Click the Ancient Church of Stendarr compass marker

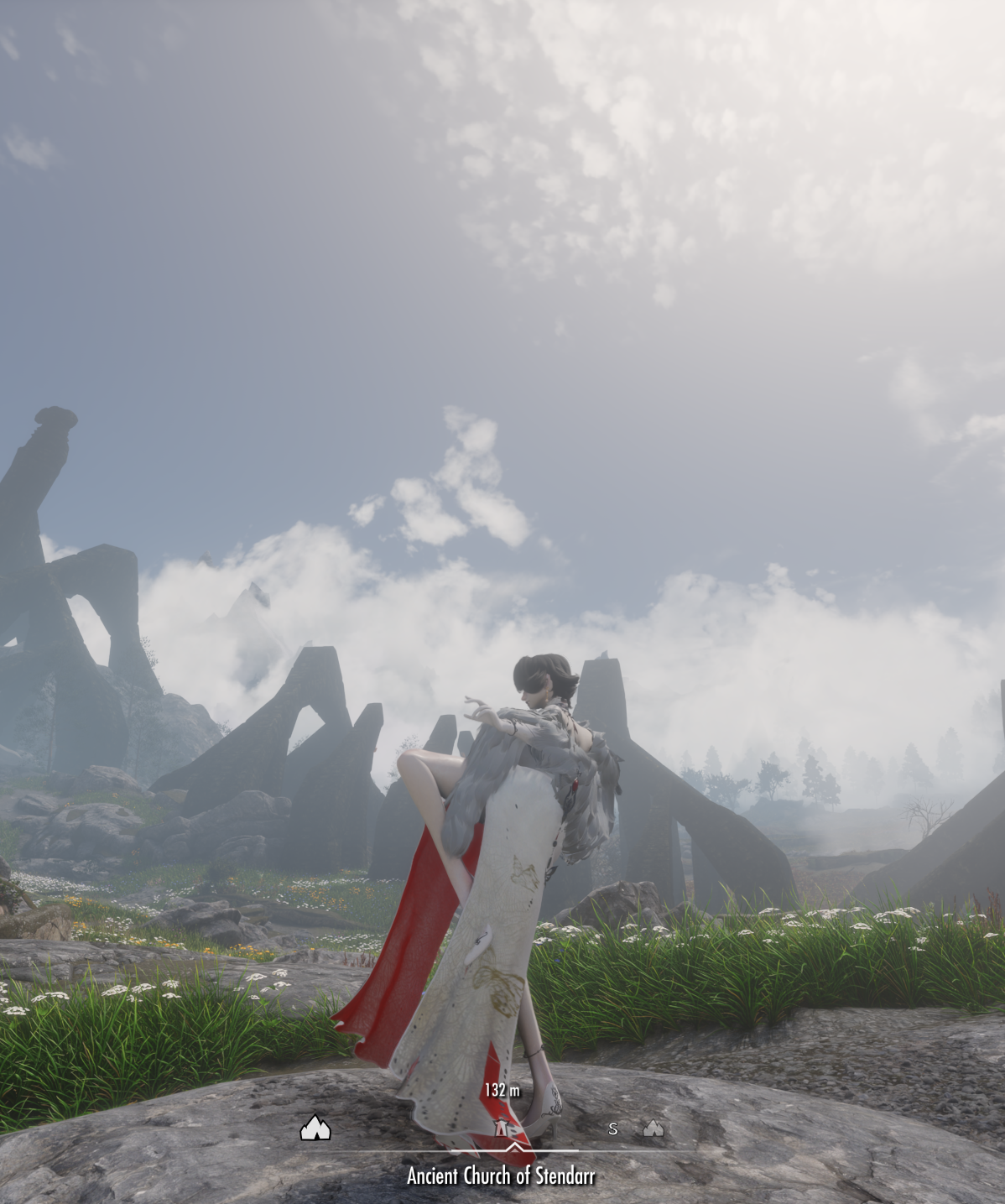click(x=502, y=1127)
